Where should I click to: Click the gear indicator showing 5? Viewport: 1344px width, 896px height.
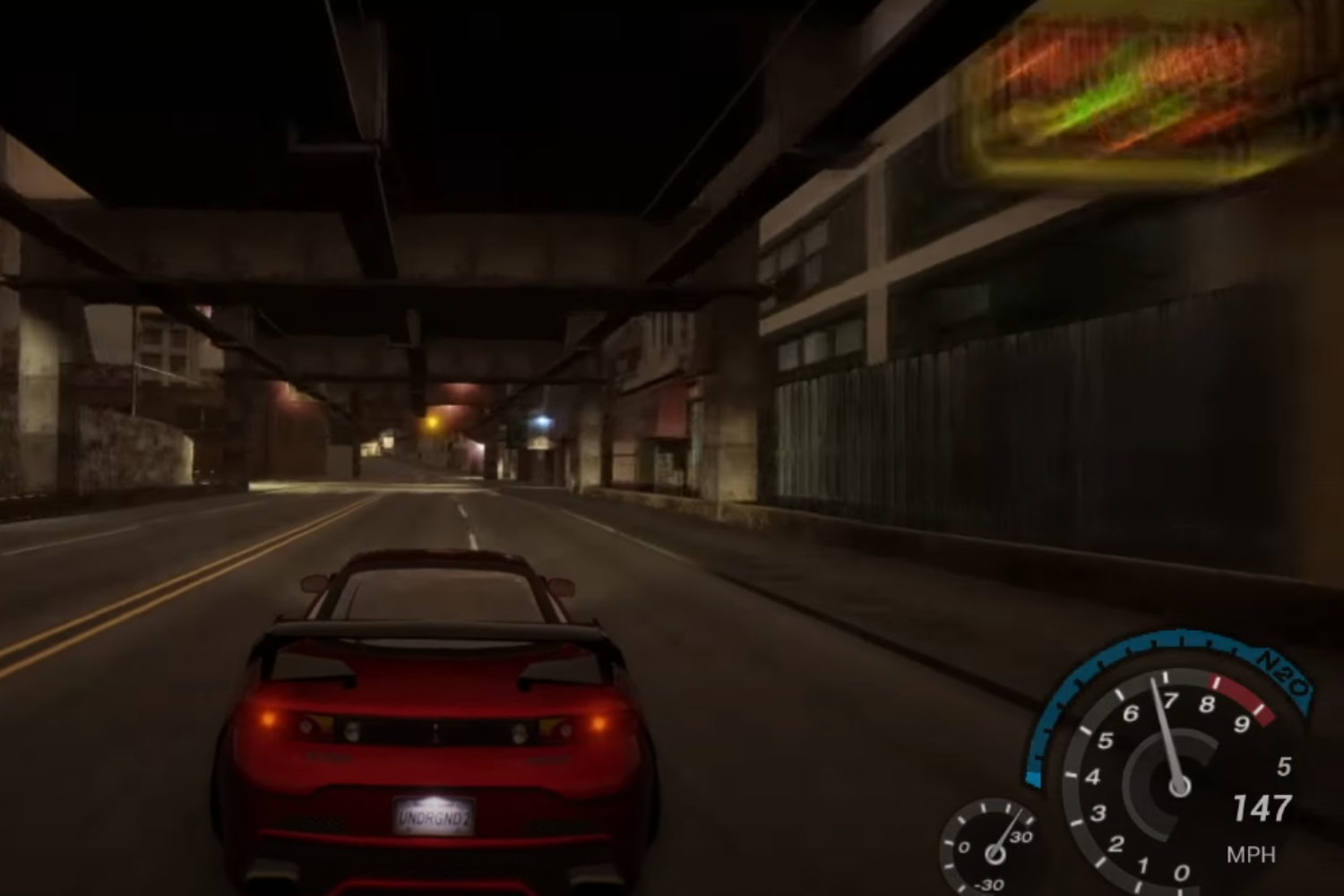click(1285, 765)
